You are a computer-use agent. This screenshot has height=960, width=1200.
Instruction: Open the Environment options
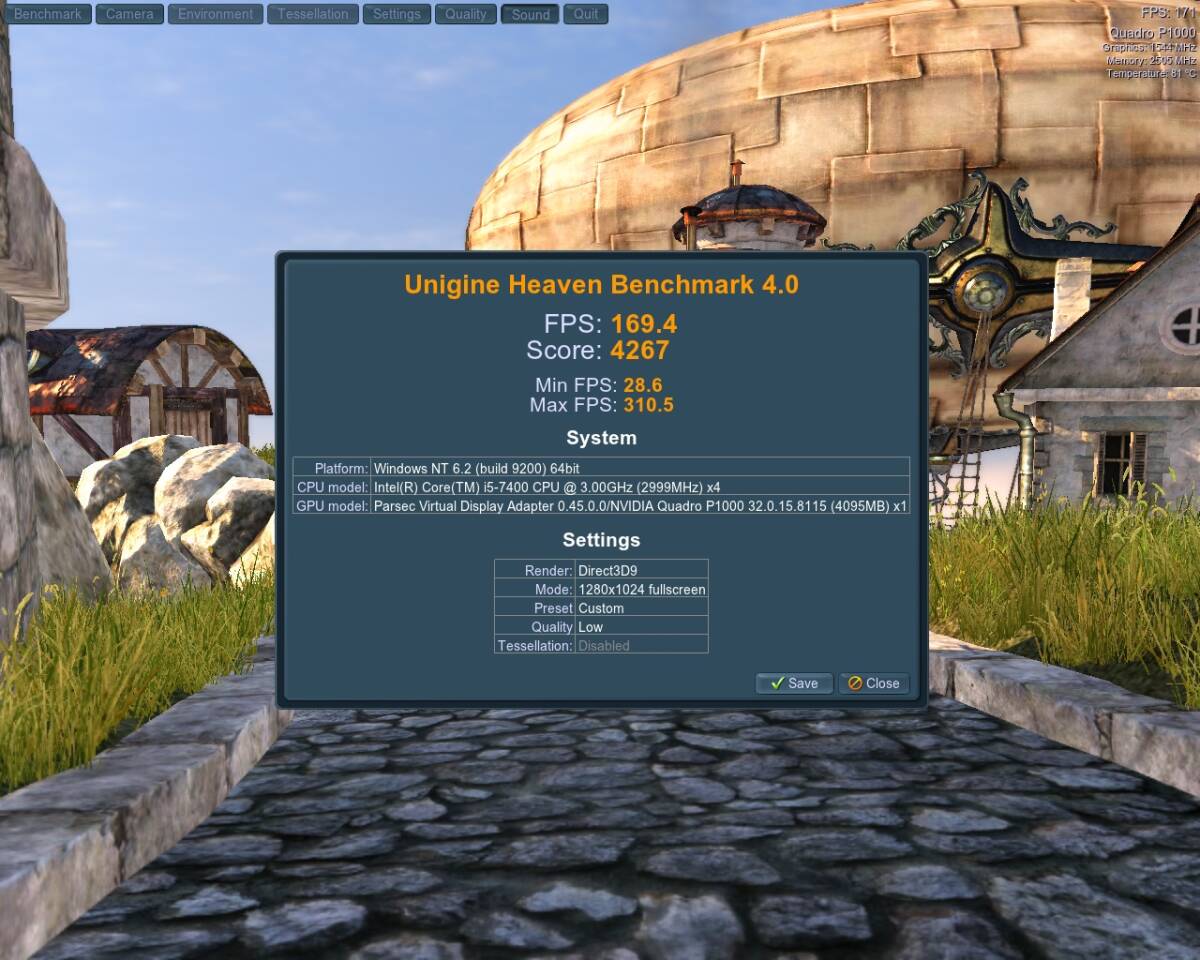[x=215, y=14]
